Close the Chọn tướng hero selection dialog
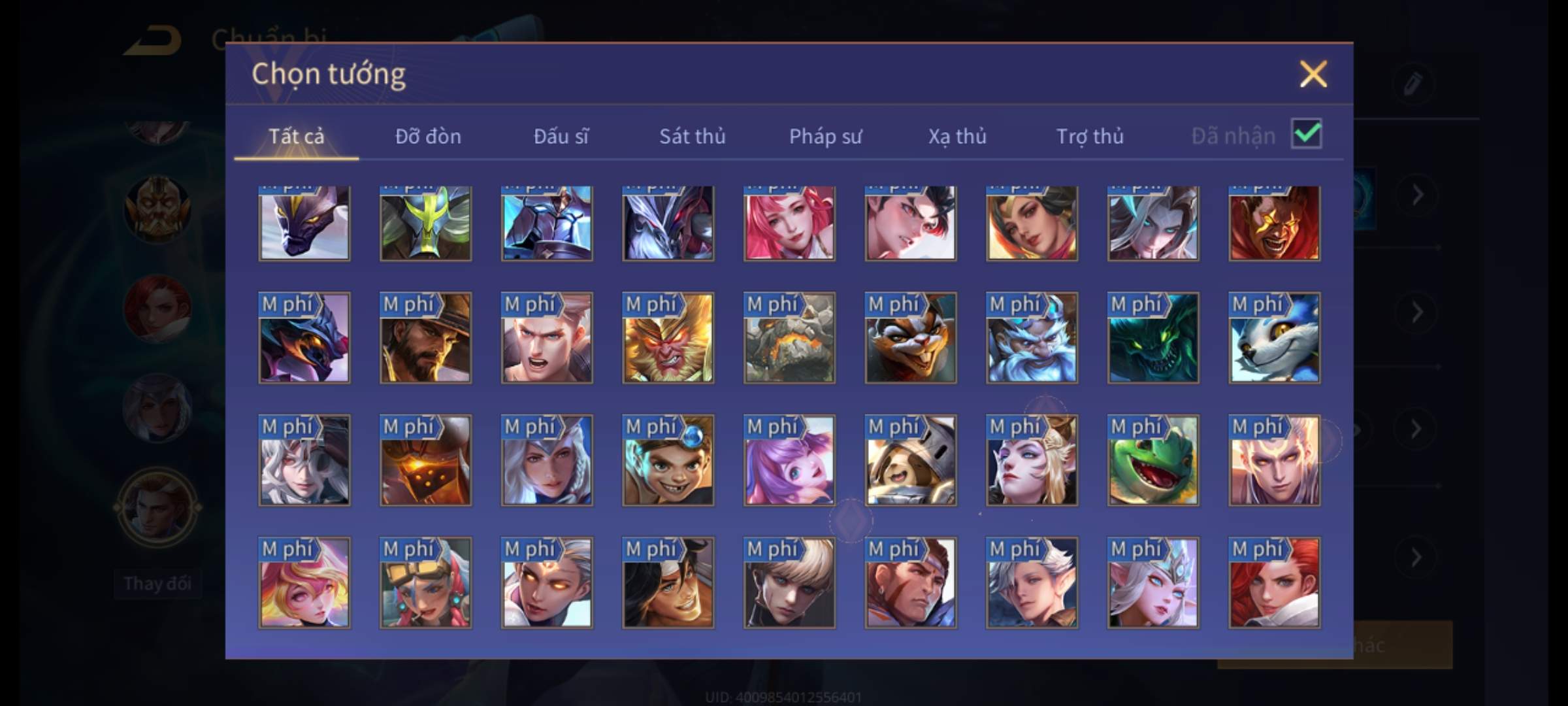Image resolution: width=1568 pixels, height=706 pixels. [x=1313, y=74]
